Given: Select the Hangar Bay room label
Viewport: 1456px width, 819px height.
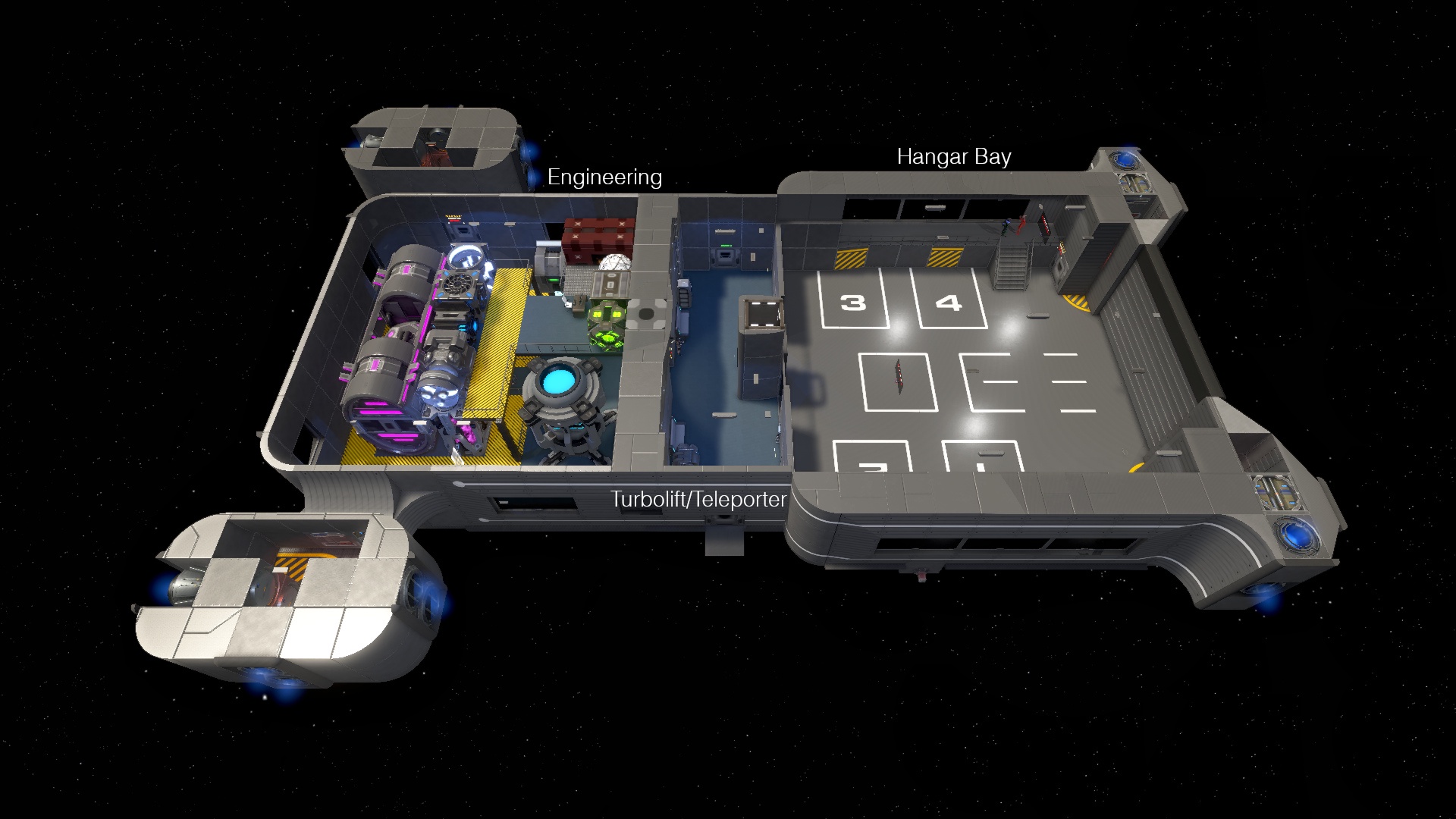Looking at the screenshot, I should (953, 157).
